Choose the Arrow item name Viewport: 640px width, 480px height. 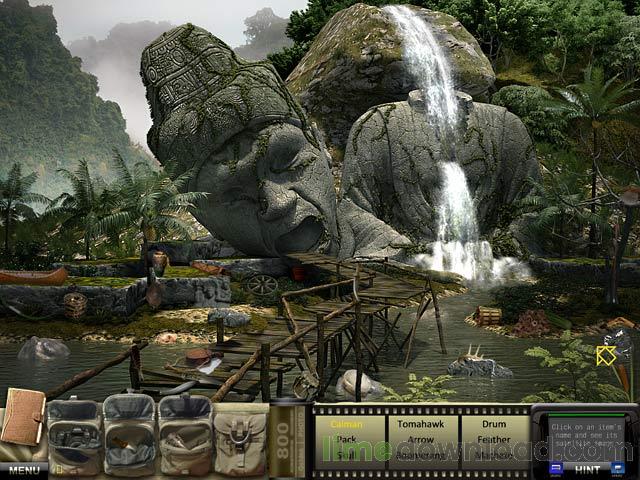coord(420,438)
